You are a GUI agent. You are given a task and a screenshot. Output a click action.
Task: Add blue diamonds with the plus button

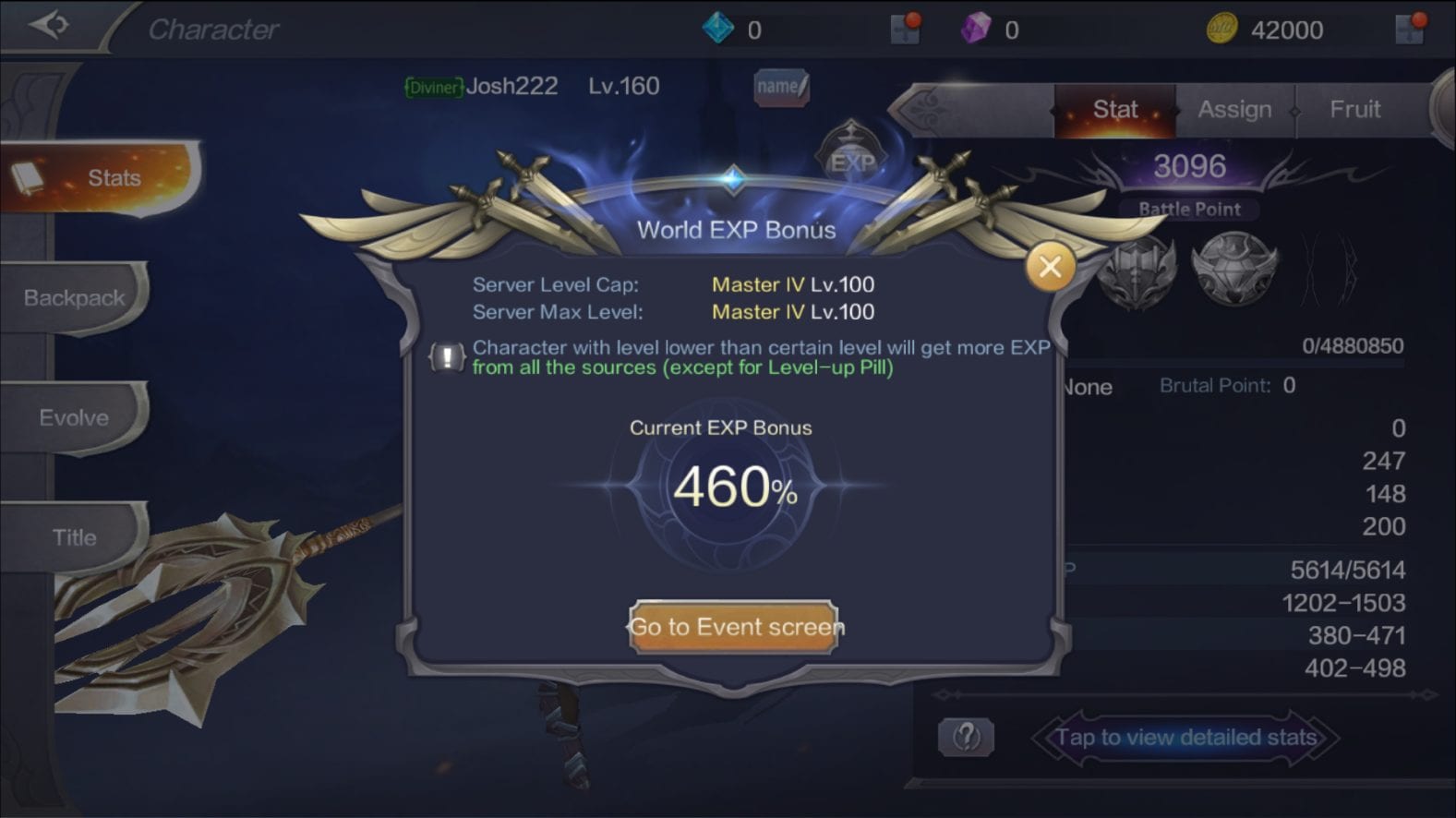pos(905,30)
